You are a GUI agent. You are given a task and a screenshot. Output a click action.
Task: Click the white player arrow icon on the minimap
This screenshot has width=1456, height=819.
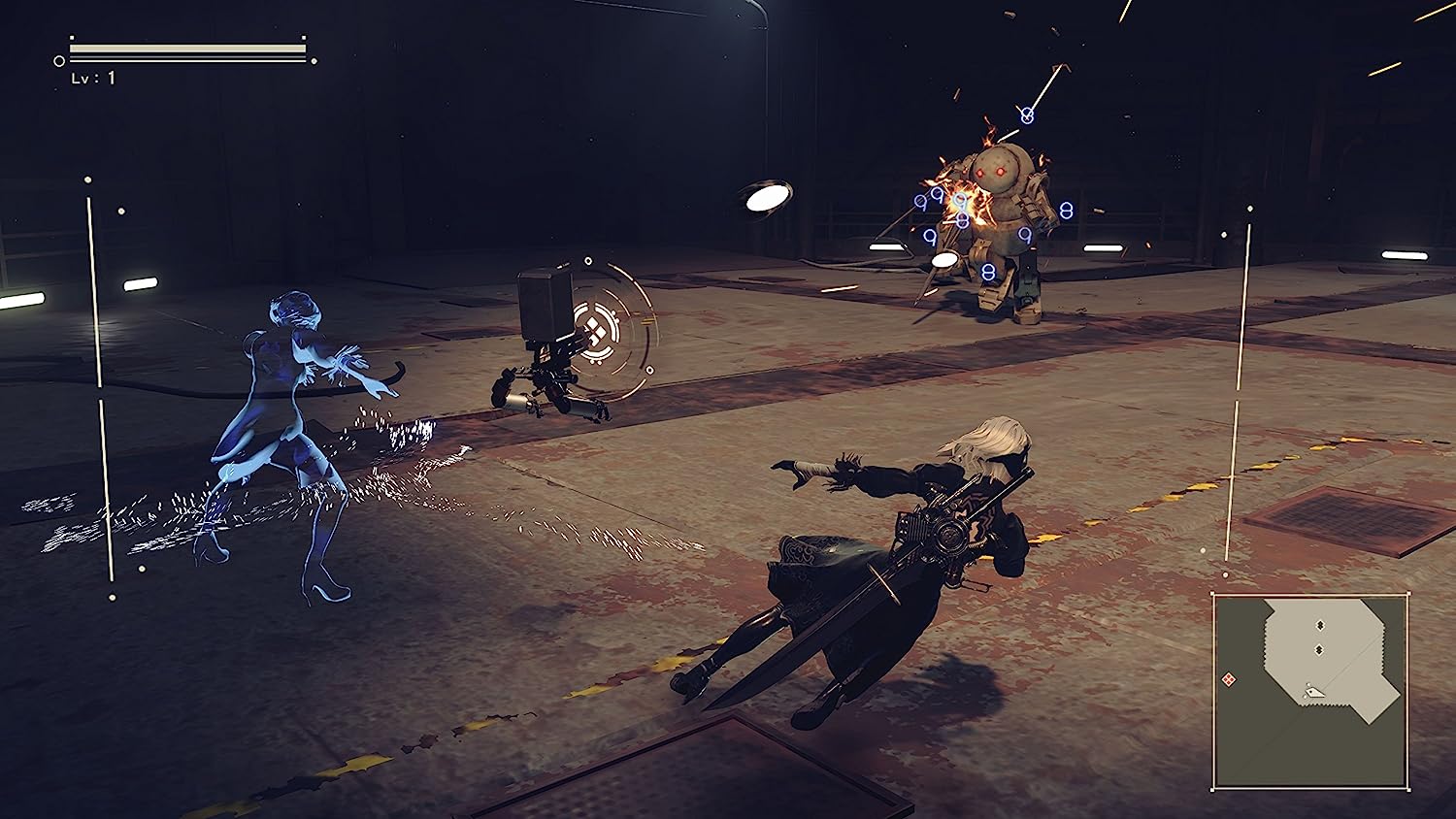point(1313,692)
